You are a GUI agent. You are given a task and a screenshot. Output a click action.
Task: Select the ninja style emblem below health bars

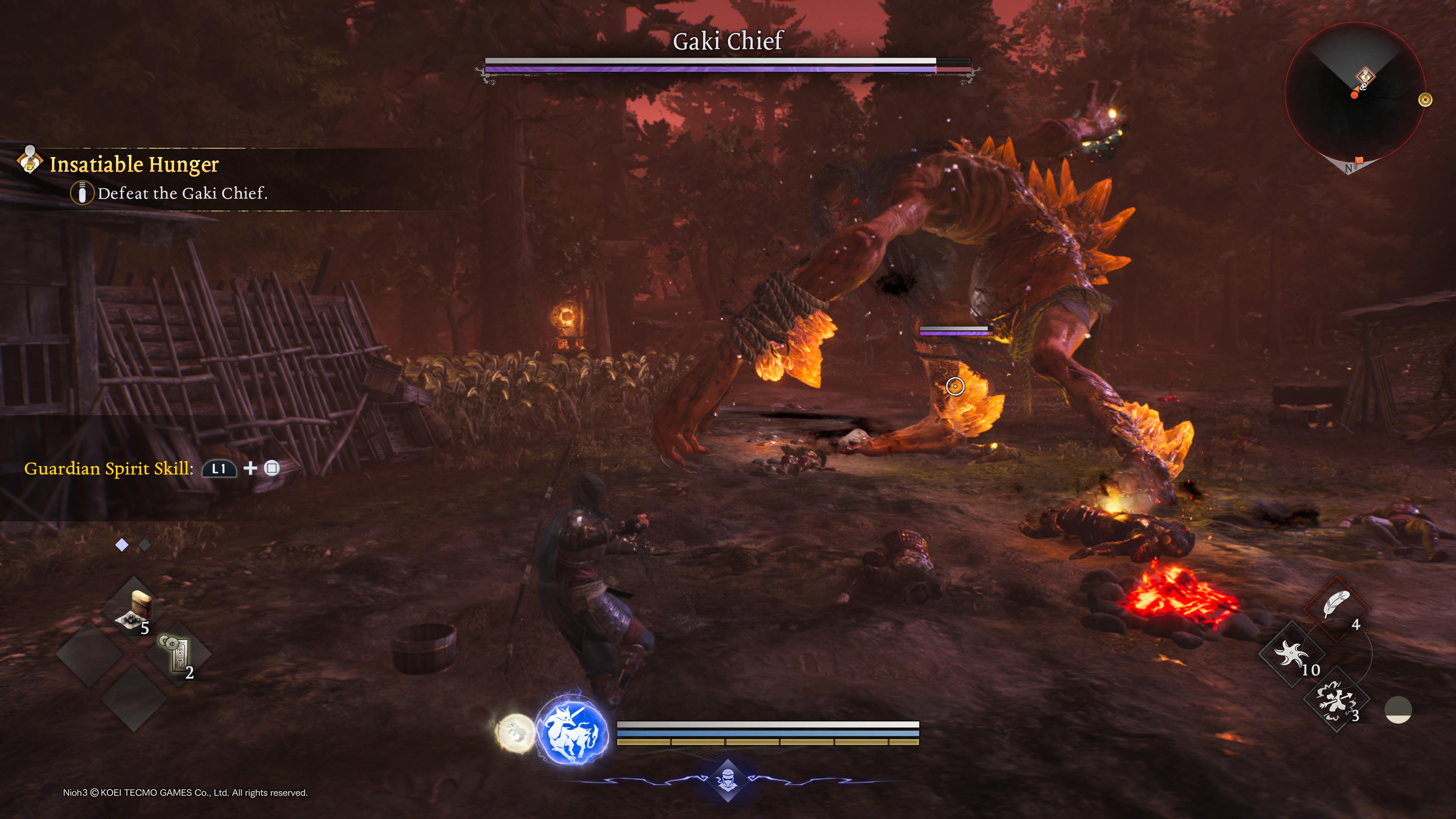(x=728, y=781)
